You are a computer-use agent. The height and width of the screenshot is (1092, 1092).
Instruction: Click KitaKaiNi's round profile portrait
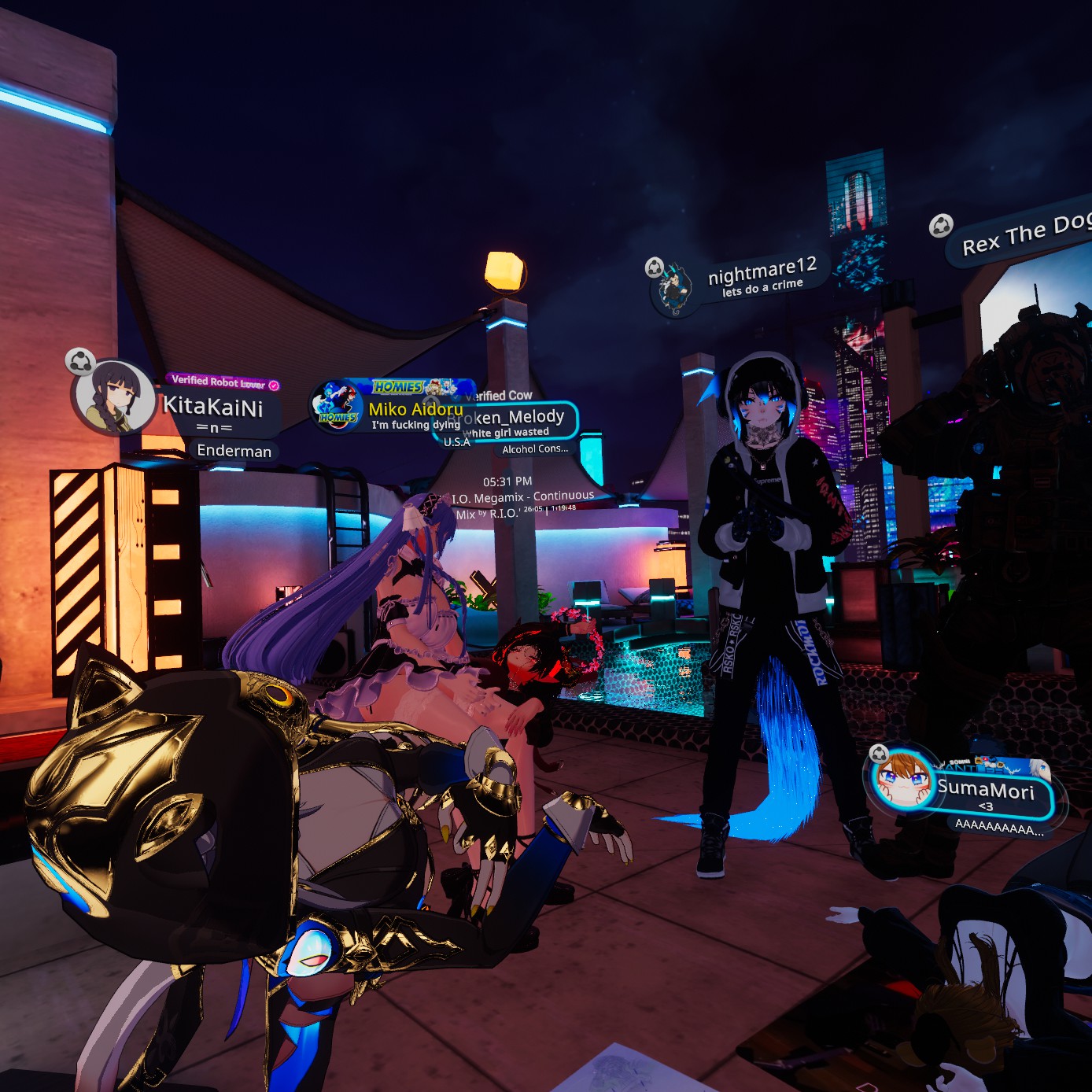115,397
